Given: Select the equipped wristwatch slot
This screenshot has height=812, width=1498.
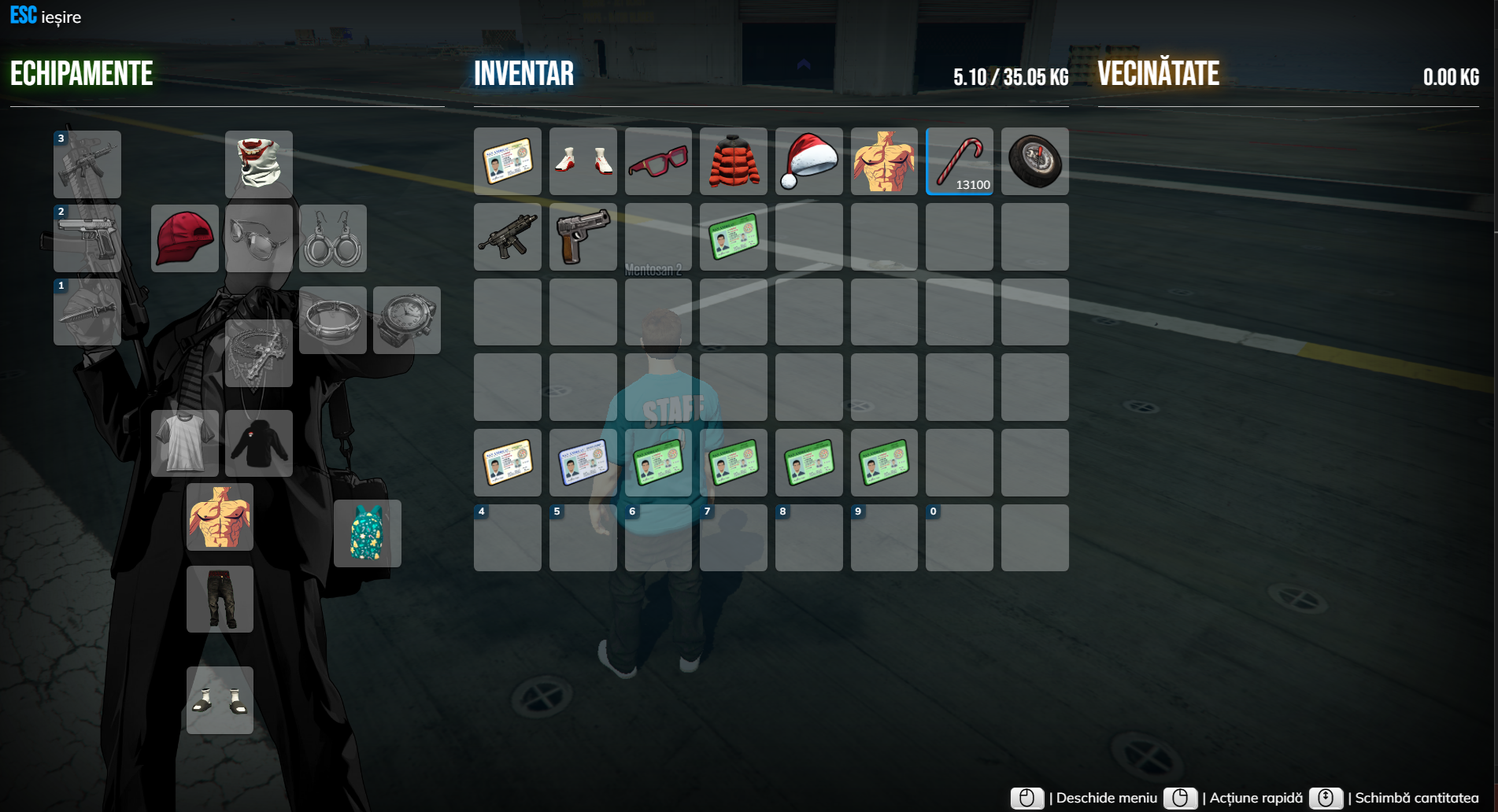Looking at the screenshot, I should click(x=406, y=319).
